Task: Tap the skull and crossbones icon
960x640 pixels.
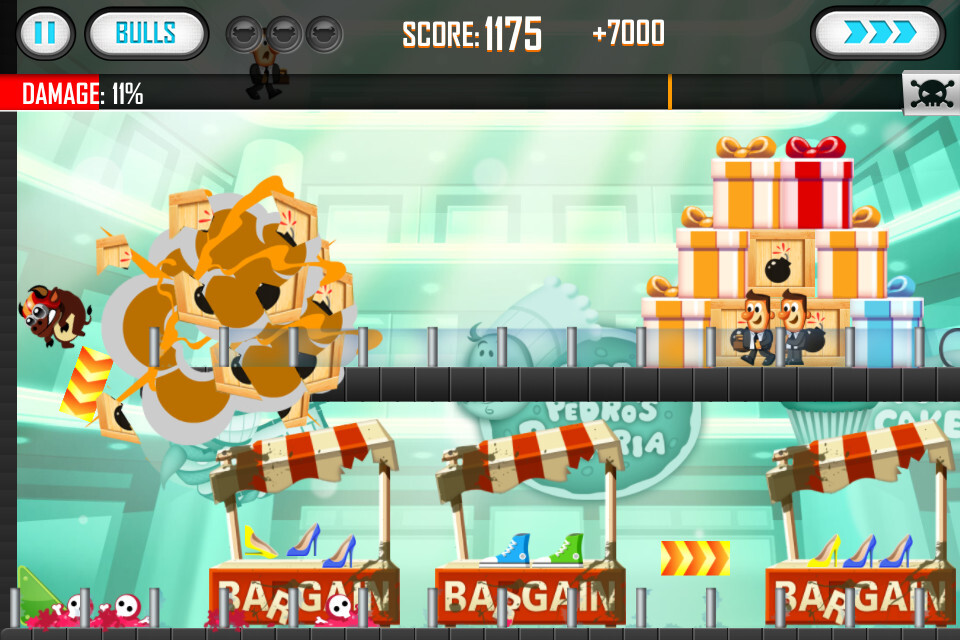Action: coord(930,93)
